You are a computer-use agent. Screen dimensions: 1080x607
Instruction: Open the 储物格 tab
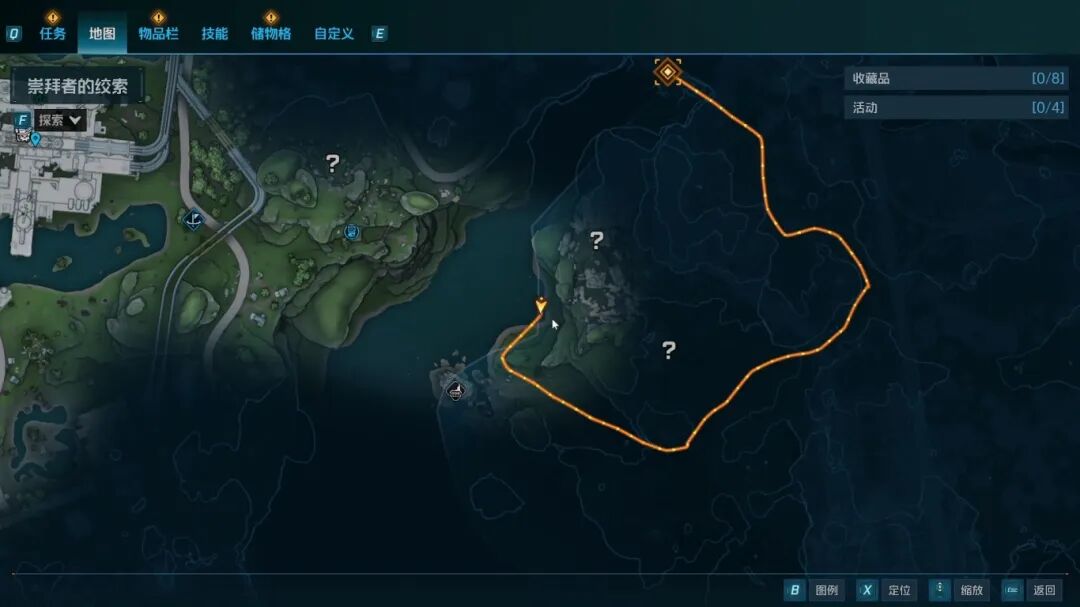[x=271, y=33]
